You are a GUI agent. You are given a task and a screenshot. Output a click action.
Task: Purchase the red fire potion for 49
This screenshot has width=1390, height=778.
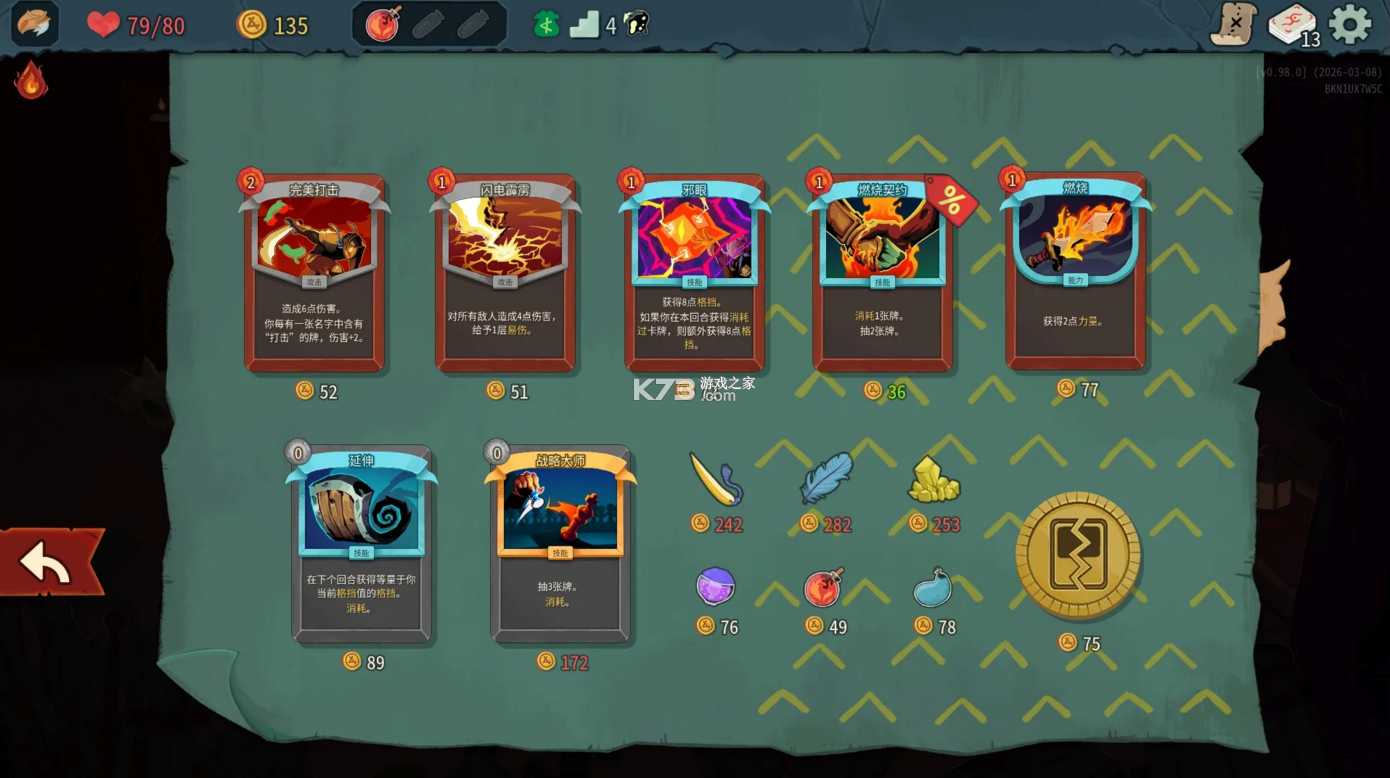click(824, 587)
